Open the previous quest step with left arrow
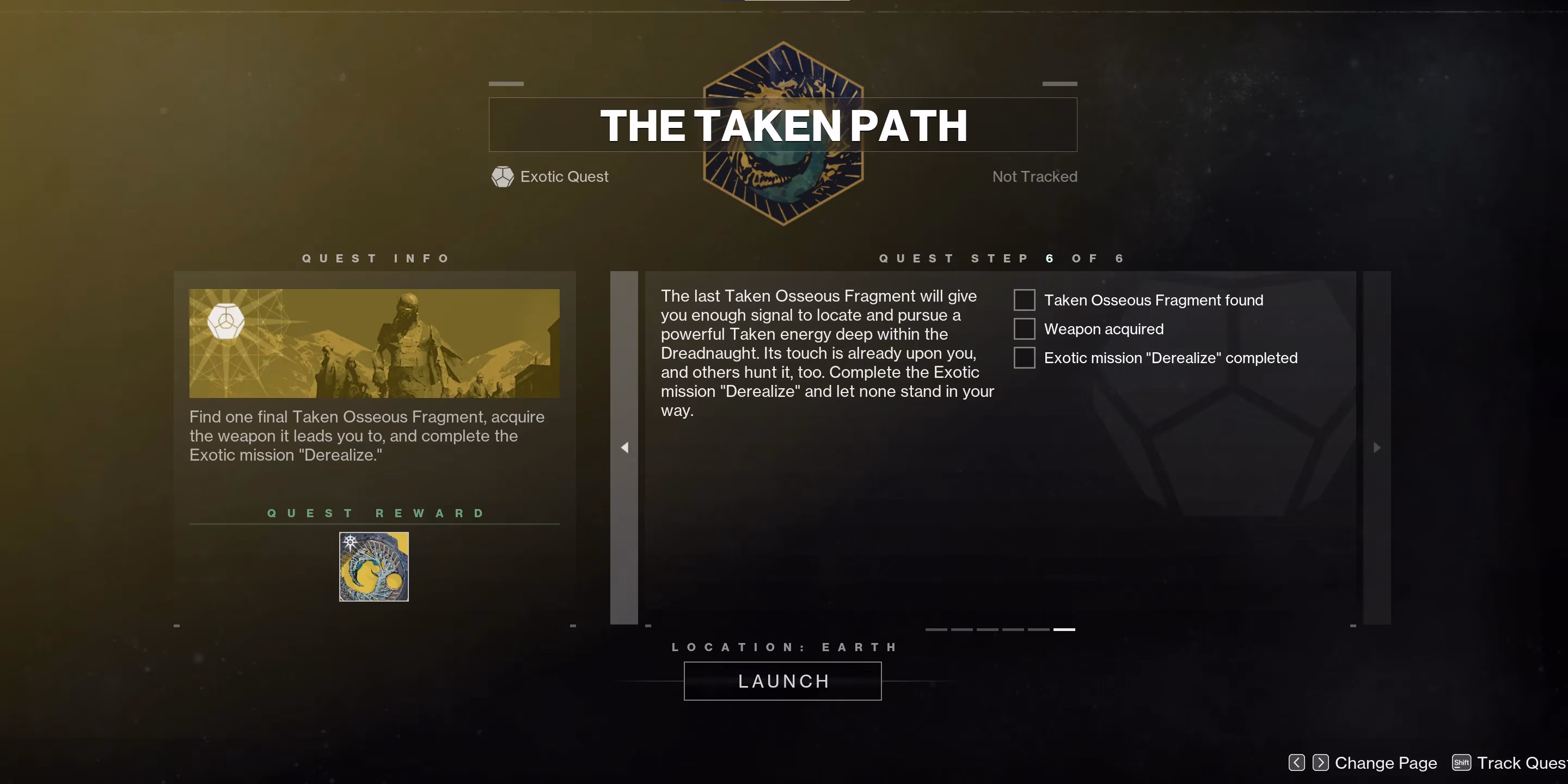Image resolution: width=1568 pixels, height=784 pixels. tap(624, 448)
